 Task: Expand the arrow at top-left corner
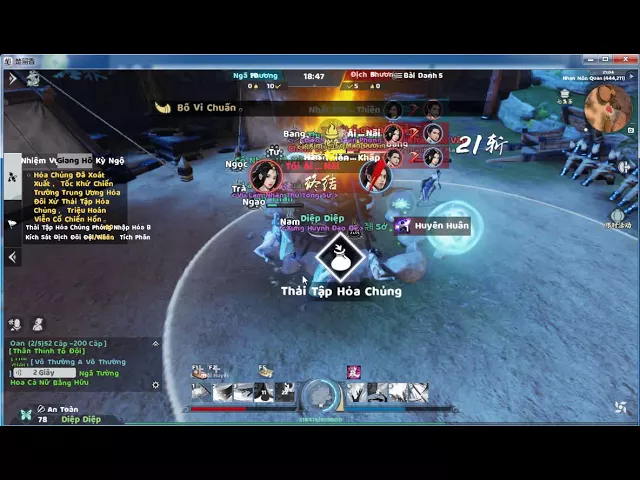click(x=12, y=78)
